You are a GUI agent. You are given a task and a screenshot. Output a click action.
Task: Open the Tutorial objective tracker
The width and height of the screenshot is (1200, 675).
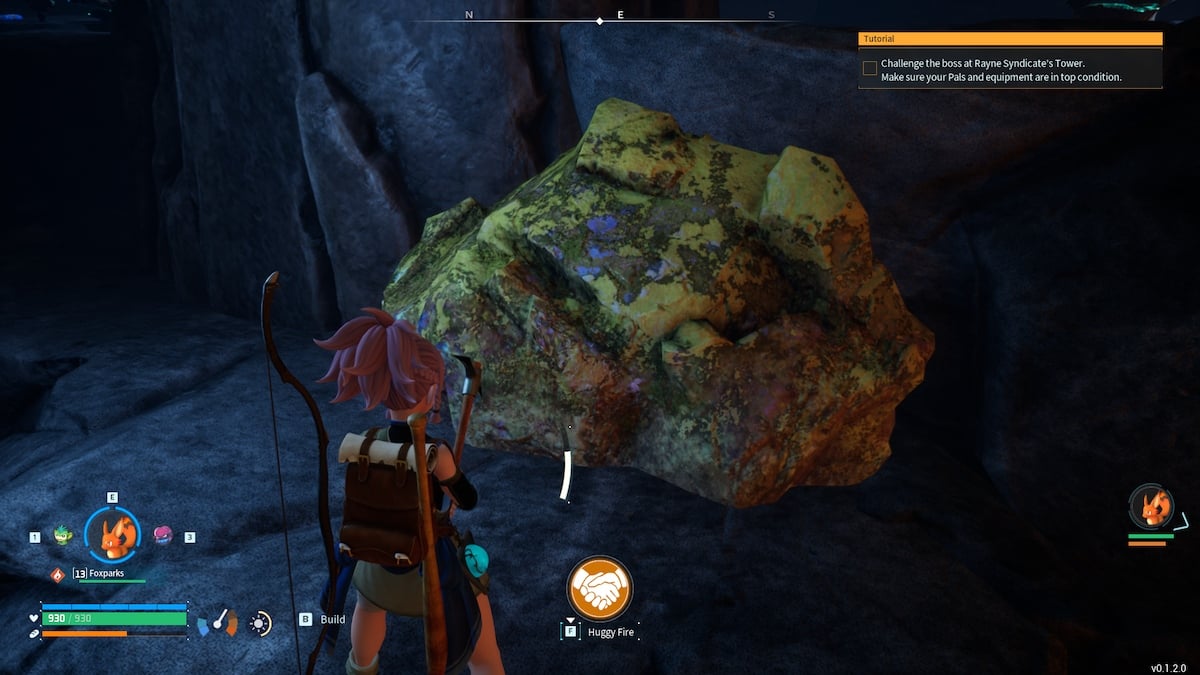(1010, 39)
